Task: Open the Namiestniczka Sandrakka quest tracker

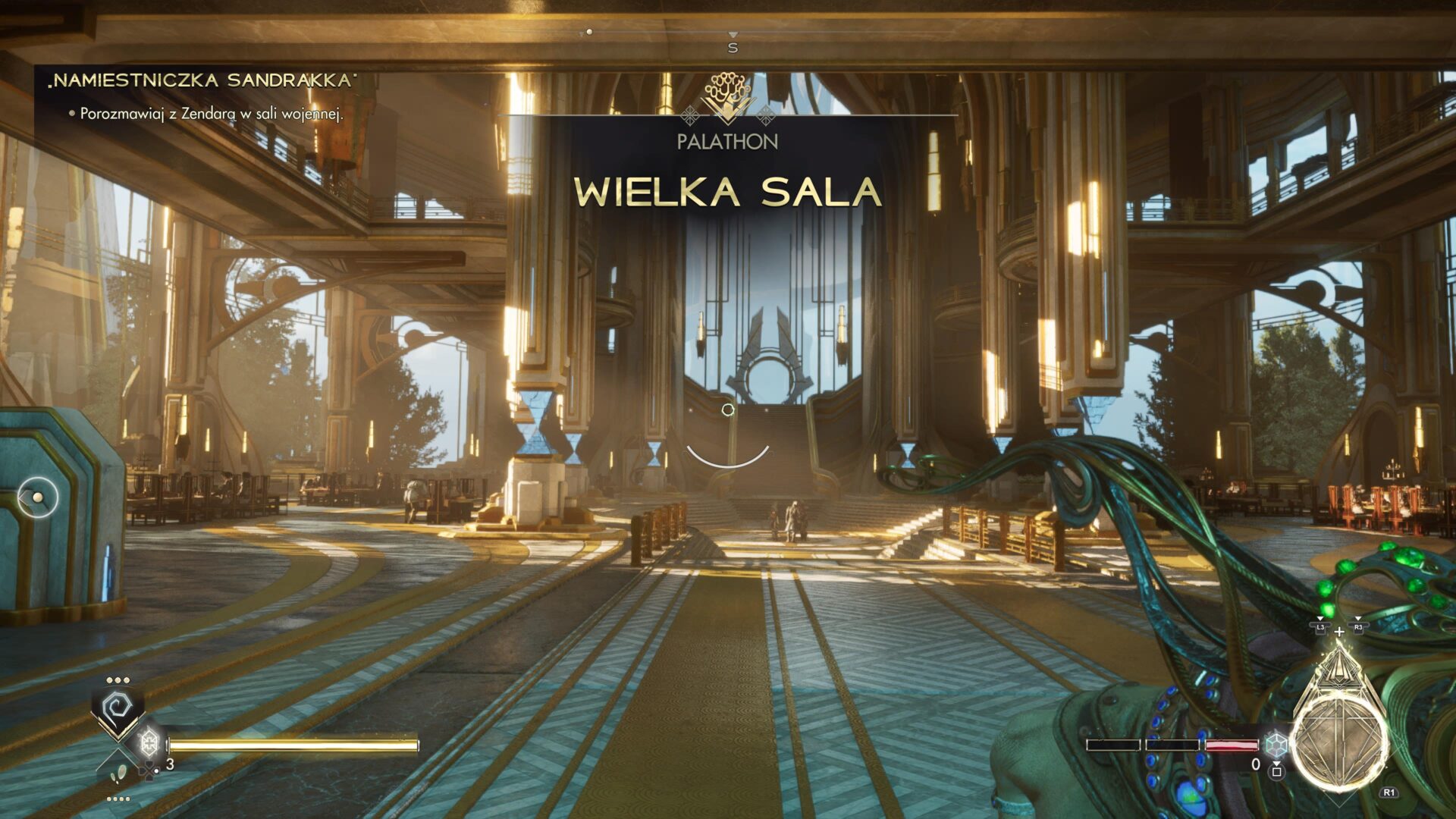Action: pyautogui.click(x=202, y=80)
